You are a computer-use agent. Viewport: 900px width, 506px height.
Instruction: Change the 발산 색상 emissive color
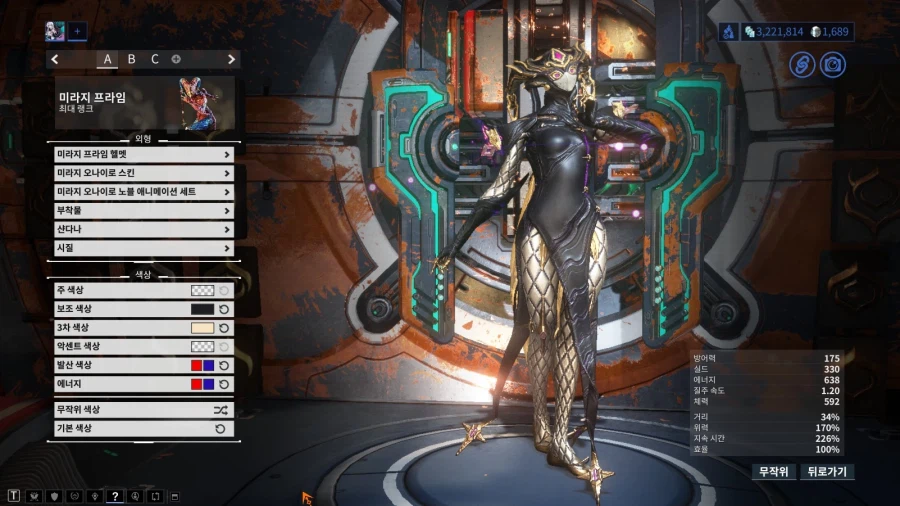(x=203, y=365)
